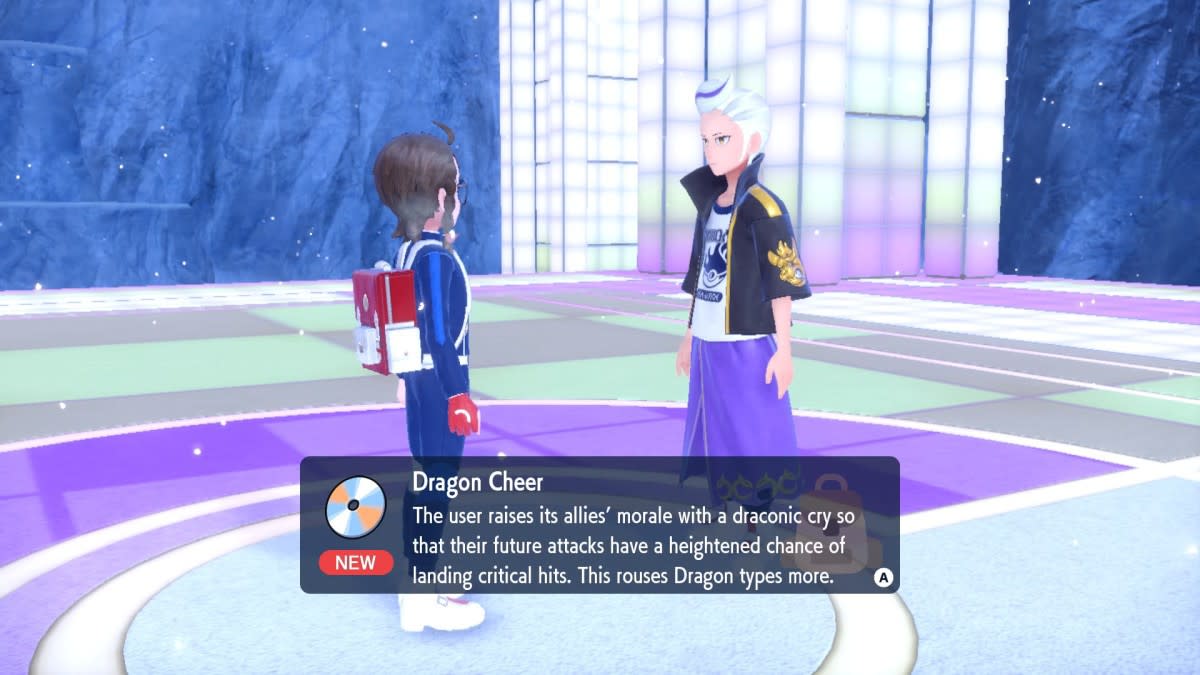1200x675 pixels.
Task: Click the Dragon Cheer TM disc icon
Action: (356, 505)
